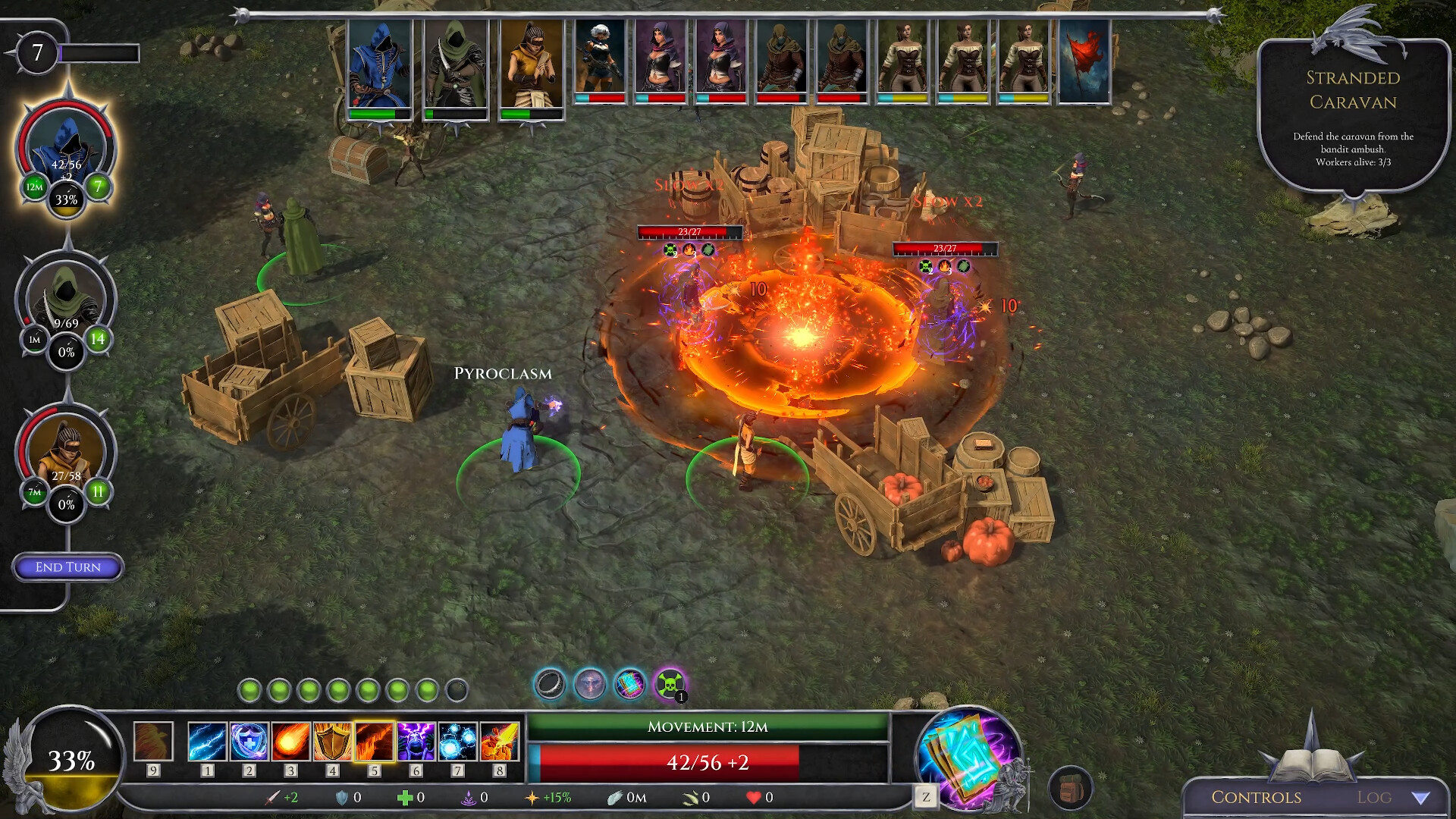Select the slot 8 explosive strike ability
Screen dimensions: 1456x819
499,747
